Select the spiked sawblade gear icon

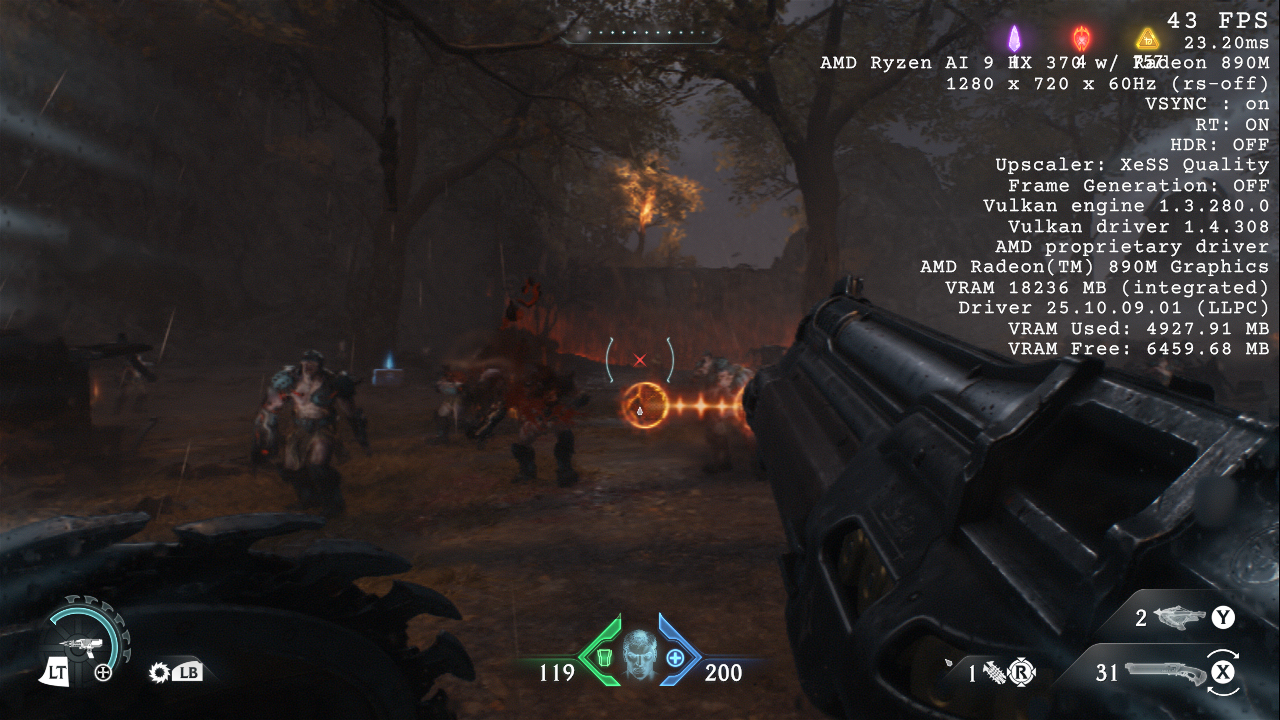(159, 672)
